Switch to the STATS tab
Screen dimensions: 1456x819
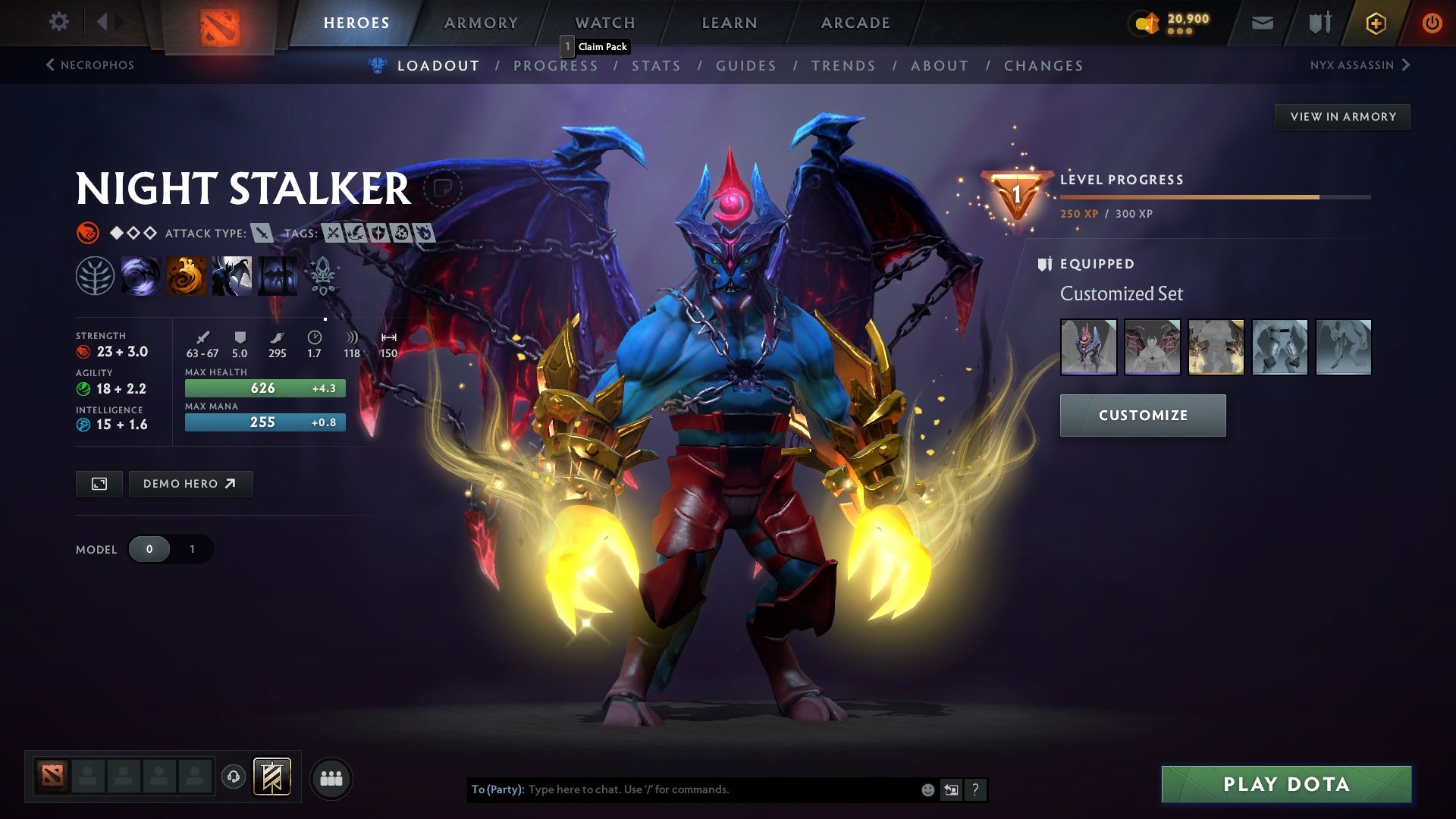click(657, 65)
